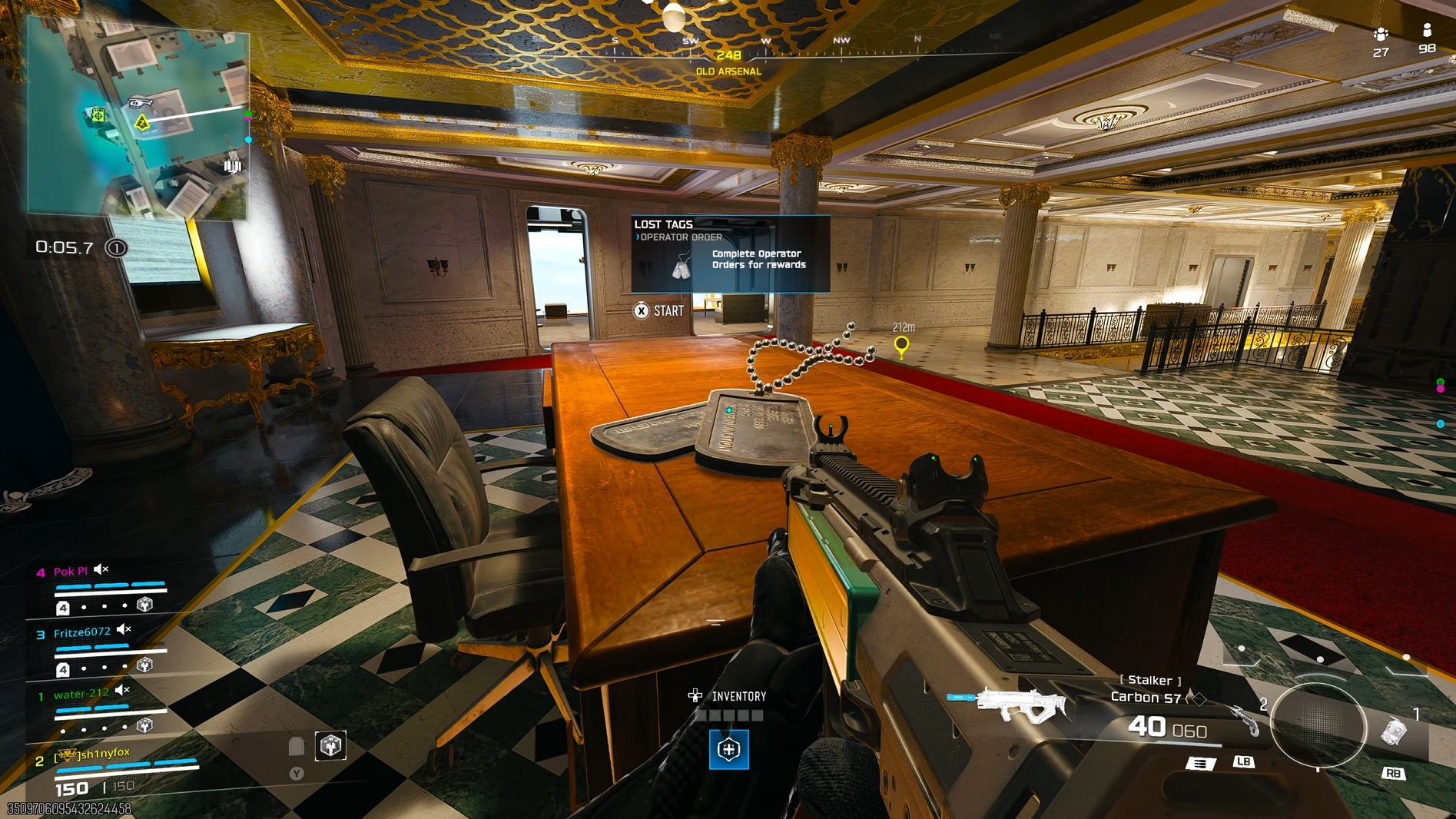The width and height of the screenshot is (1456, 819).
Task: Mute player Fritze6072
Action: 122,630
